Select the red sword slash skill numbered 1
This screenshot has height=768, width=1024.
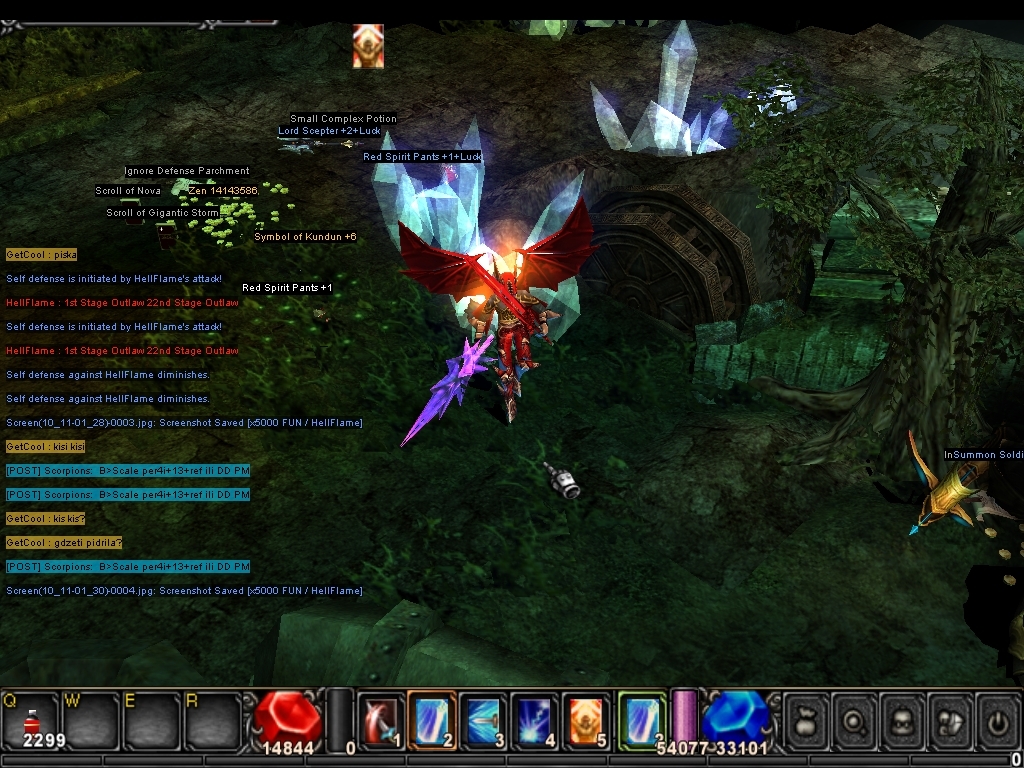[380, 720]
